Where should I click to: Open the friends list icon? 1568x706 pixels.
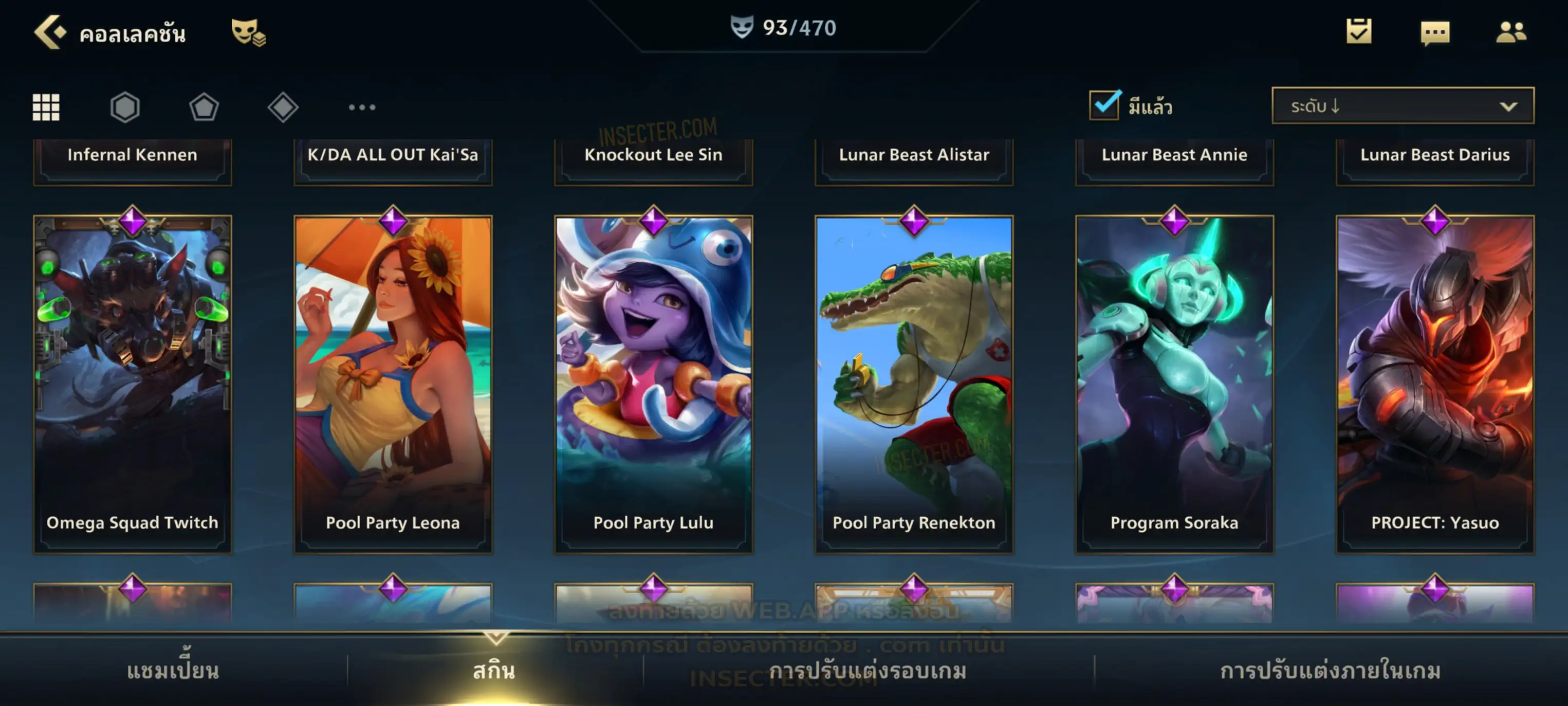coord(1511,32)
